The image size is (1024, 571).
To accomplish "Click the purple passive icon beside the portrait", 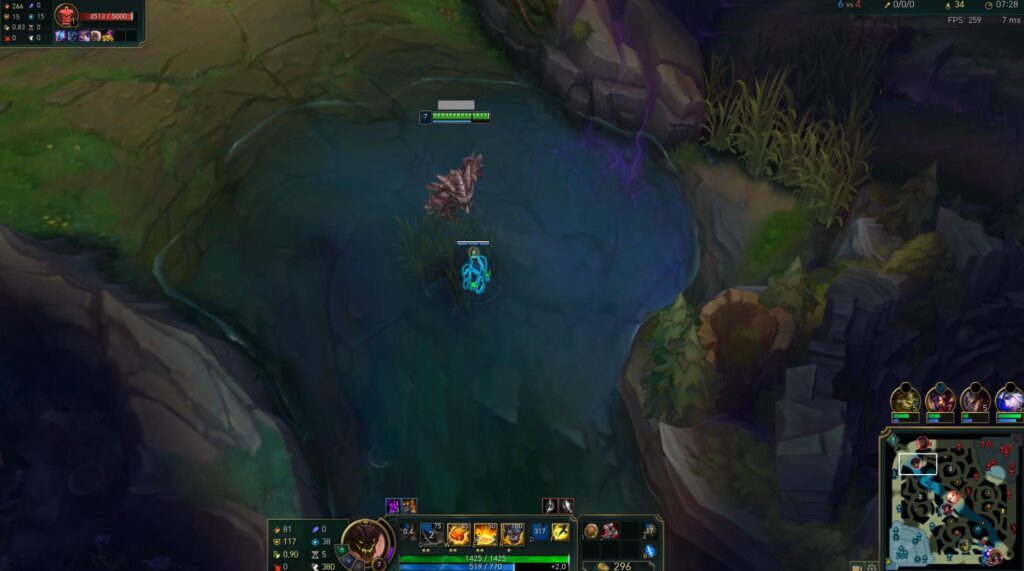I will click(408, 530).
